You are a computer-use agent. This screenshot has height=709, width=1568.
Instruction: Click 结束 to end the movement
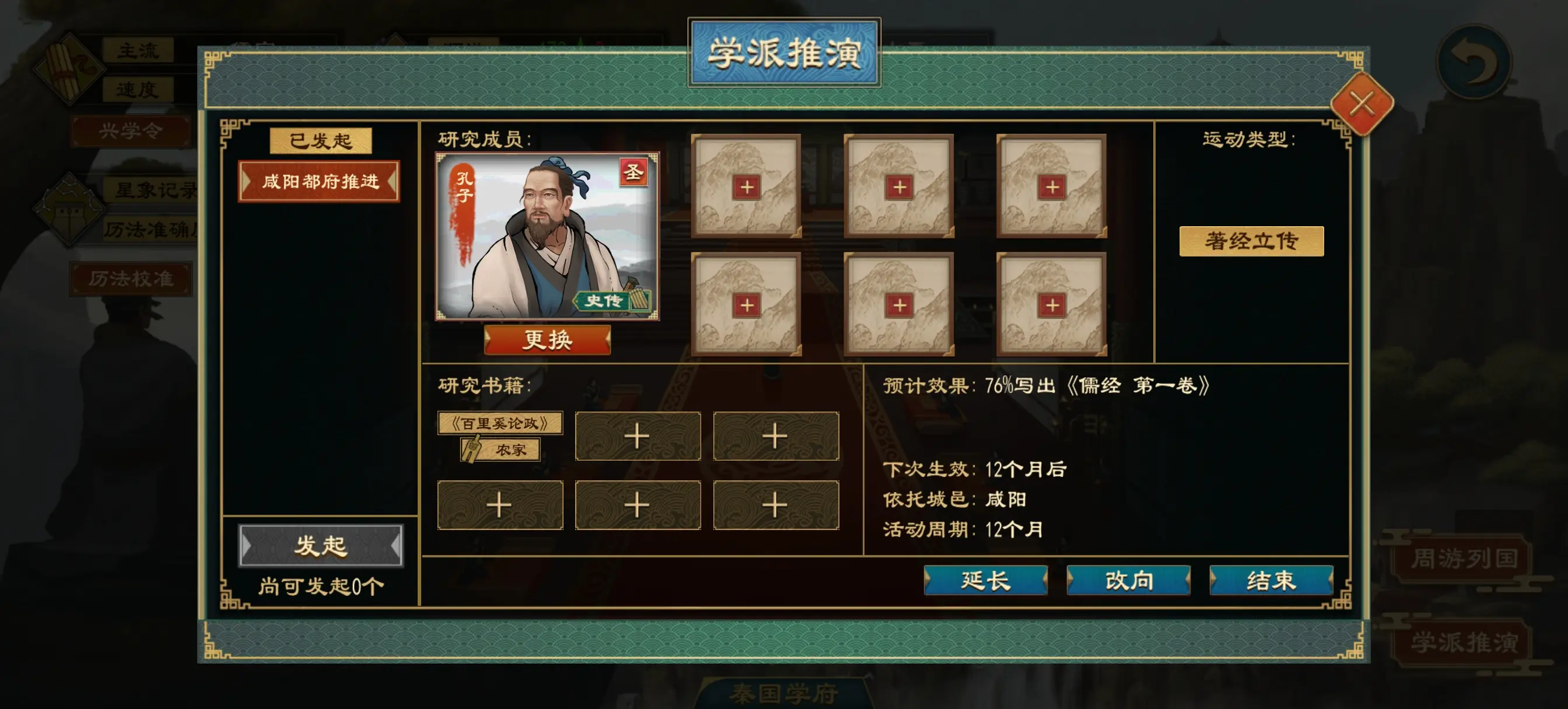pyautogui.click(x=1271, y=582)
